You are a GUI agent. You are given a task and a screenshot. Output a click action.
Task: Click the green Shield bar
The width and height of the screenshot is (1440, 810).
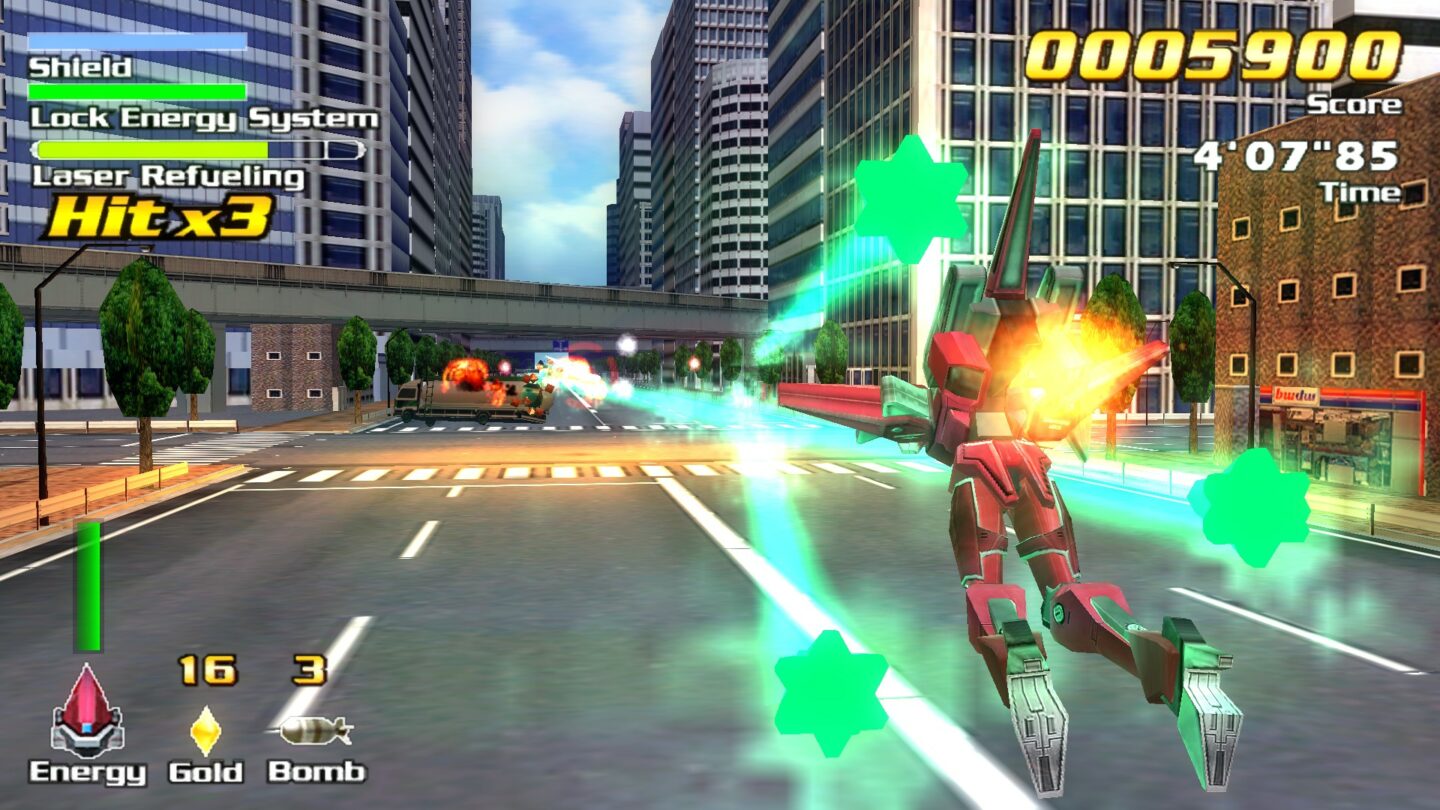[x=137, y=88]
